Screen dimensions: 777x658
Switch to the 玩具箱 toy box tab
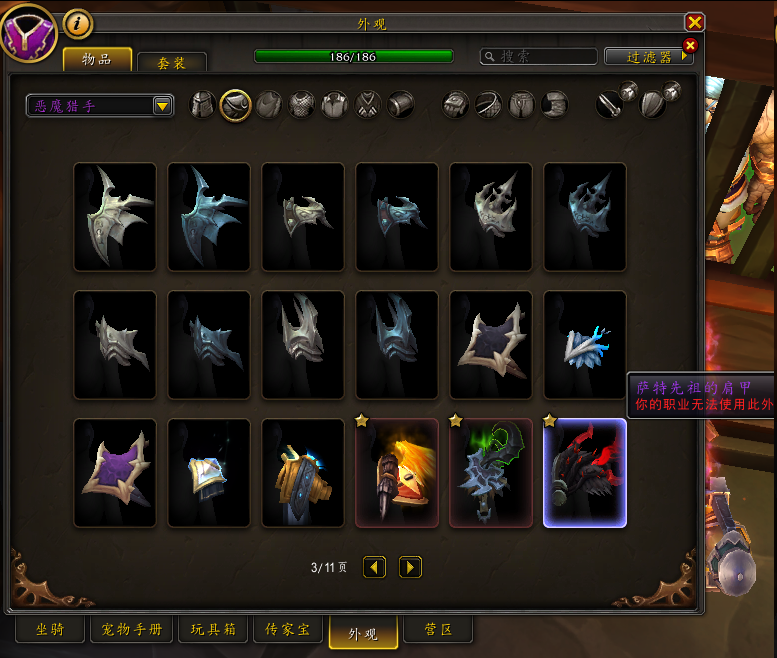[213, 630]
